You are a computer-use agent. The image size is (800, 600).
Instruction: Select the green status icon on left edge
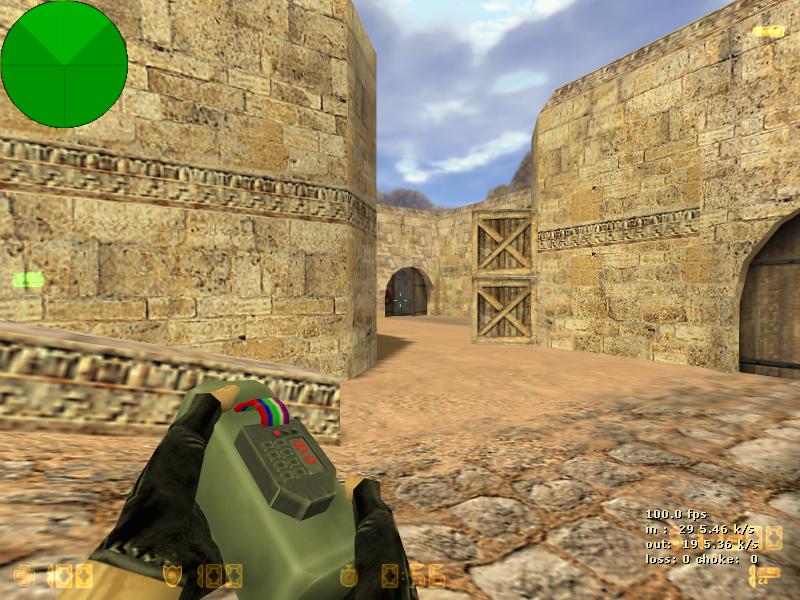coord(28,280)
